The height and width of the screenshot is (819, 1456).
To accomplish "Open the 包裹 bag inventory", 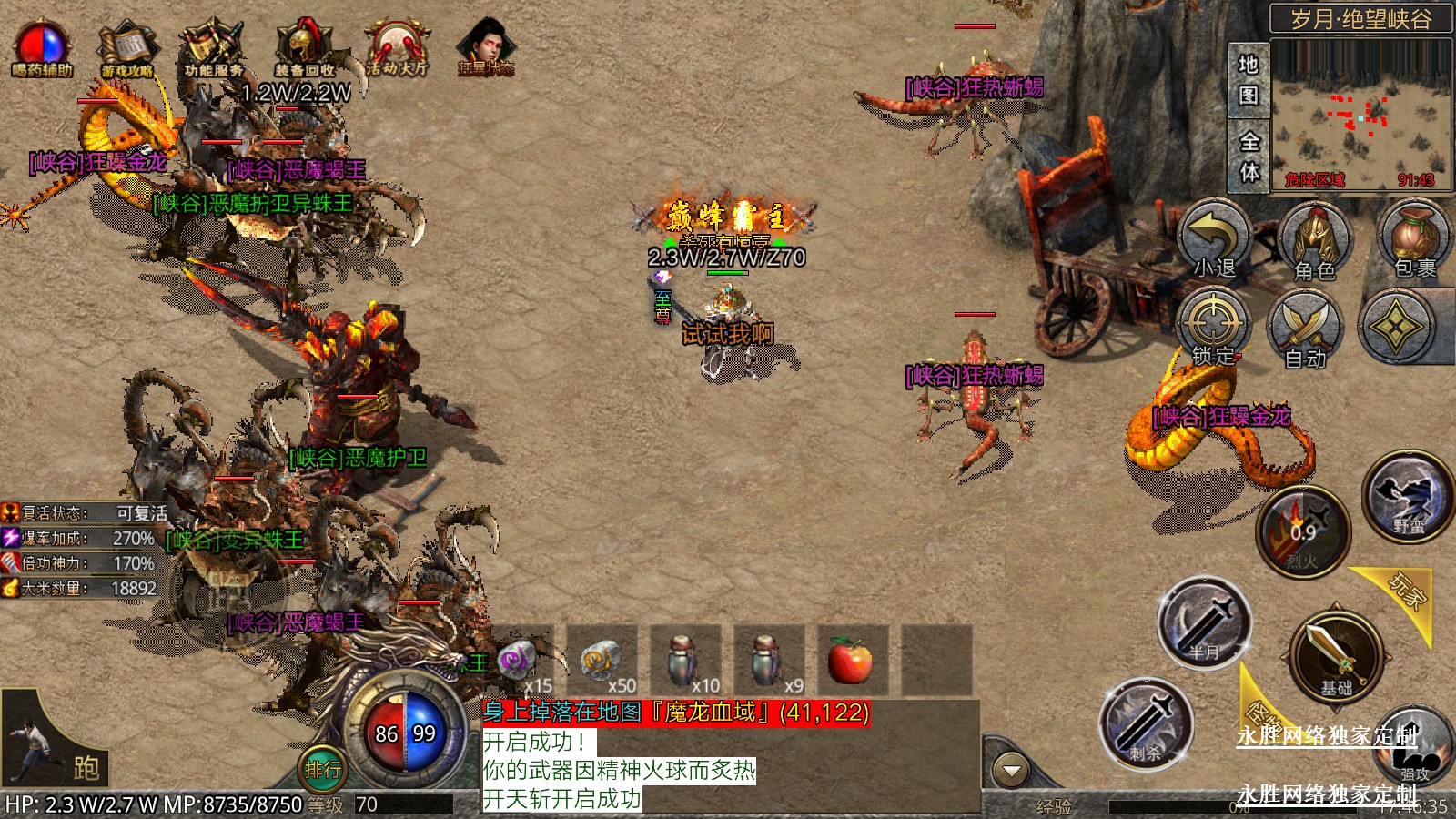I will 1414,238.
